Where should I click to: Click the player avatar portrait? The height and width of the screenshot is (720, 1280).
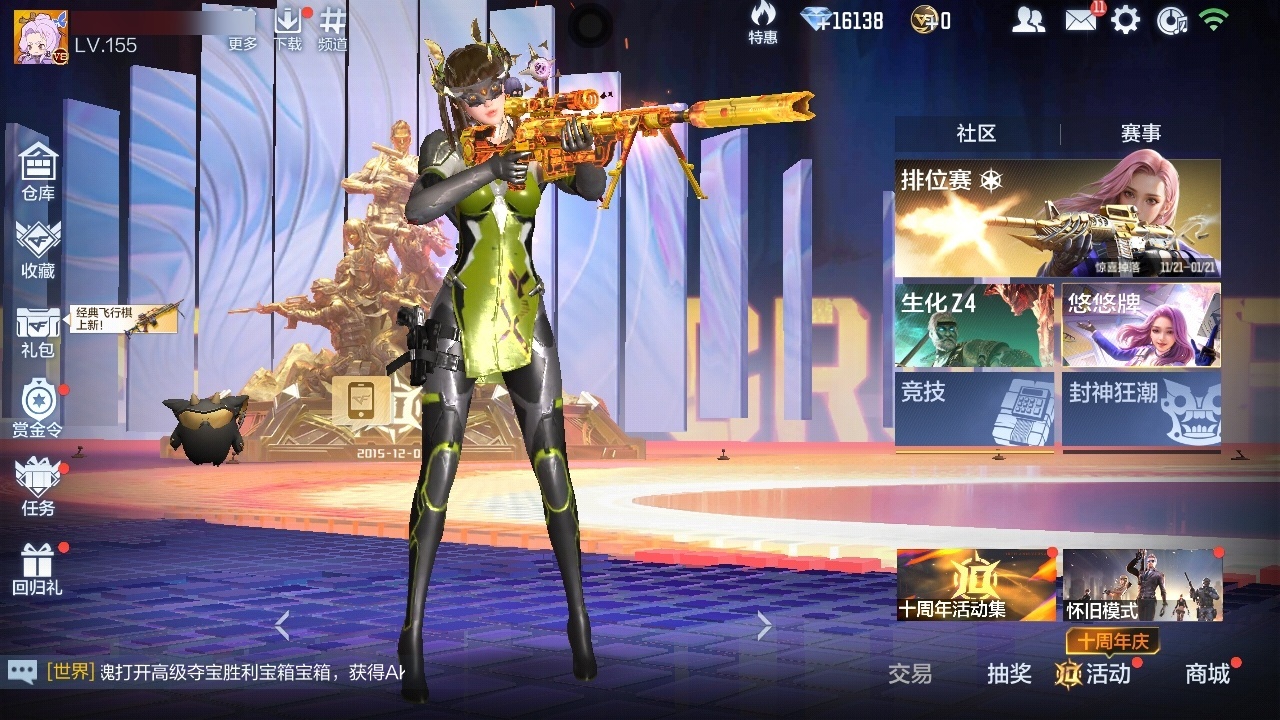coord(40,36)
